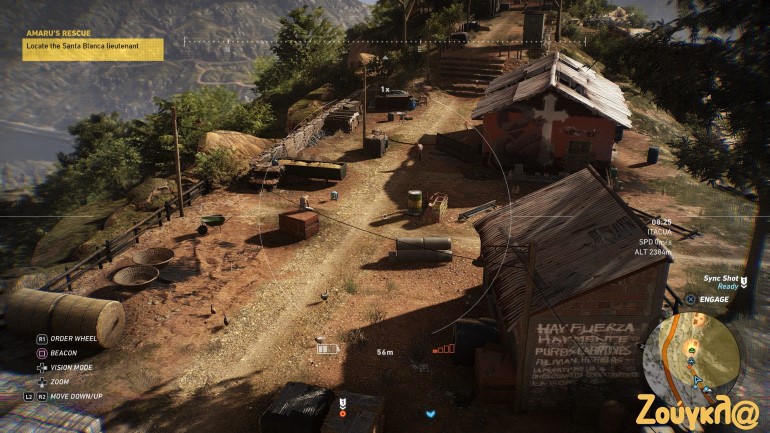
Task: Check the drone battery icon
Action: [326, 349]
